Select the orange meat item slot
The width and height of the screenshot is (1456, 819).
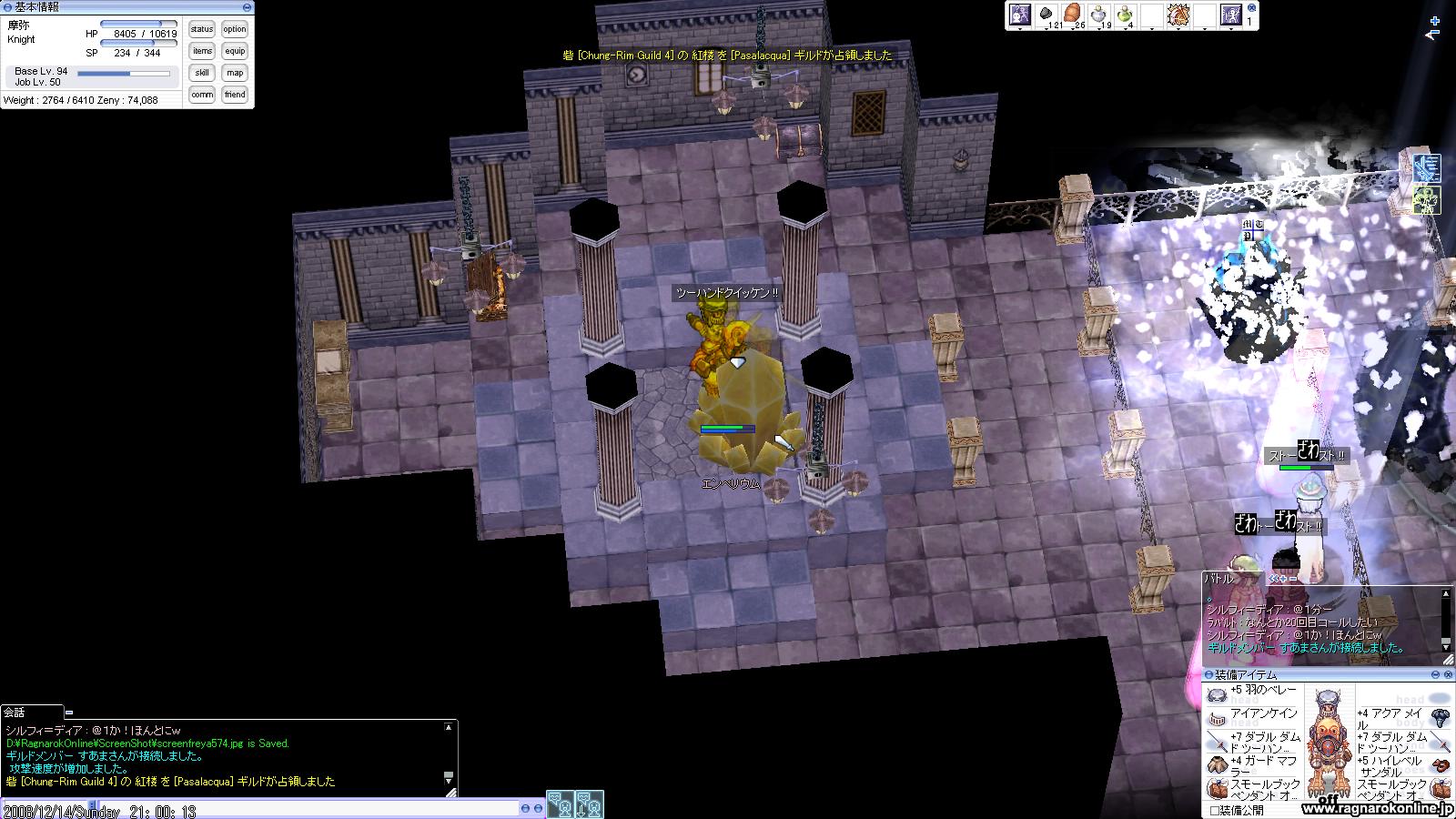click(x=1074, y=15)
